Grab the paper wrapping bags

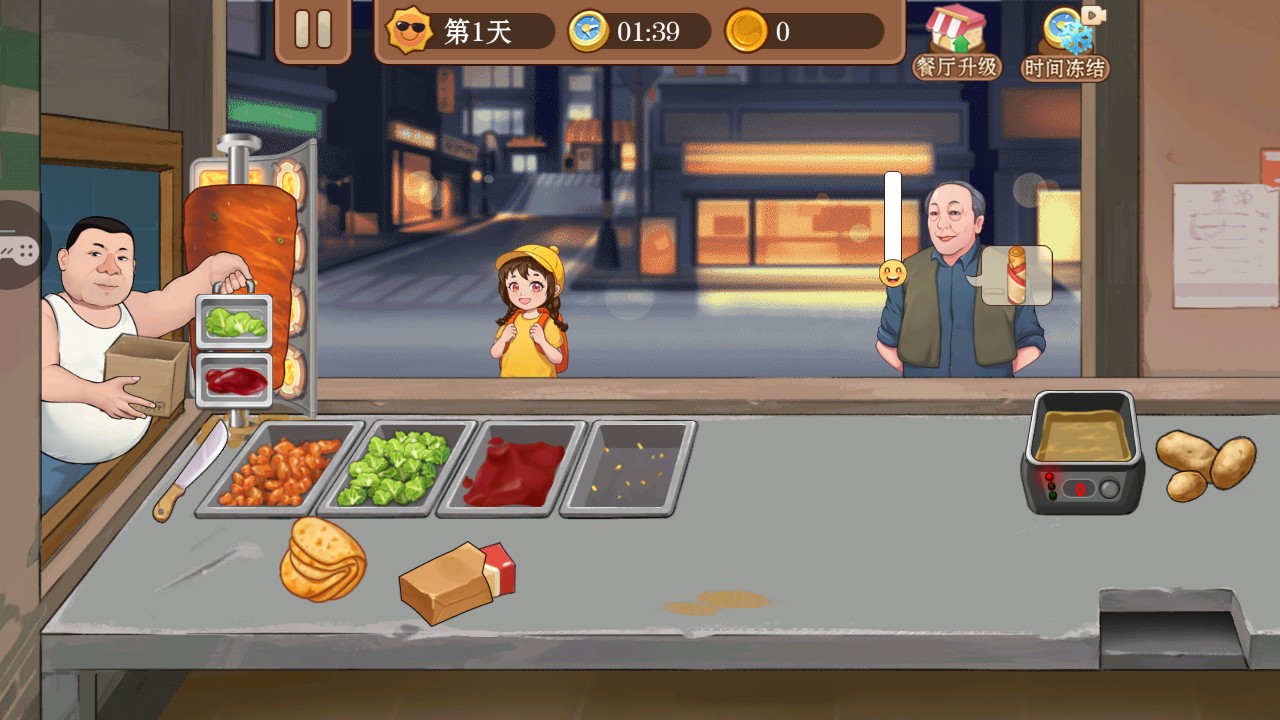457,582
